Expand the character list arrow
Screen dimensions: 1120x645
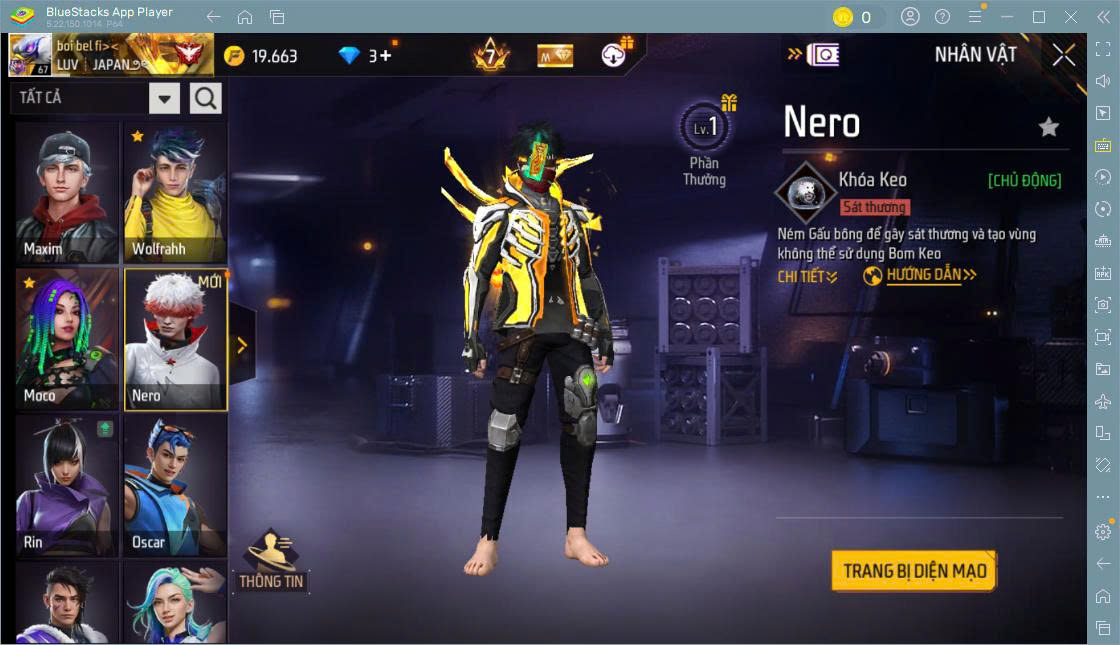(241, 345)
